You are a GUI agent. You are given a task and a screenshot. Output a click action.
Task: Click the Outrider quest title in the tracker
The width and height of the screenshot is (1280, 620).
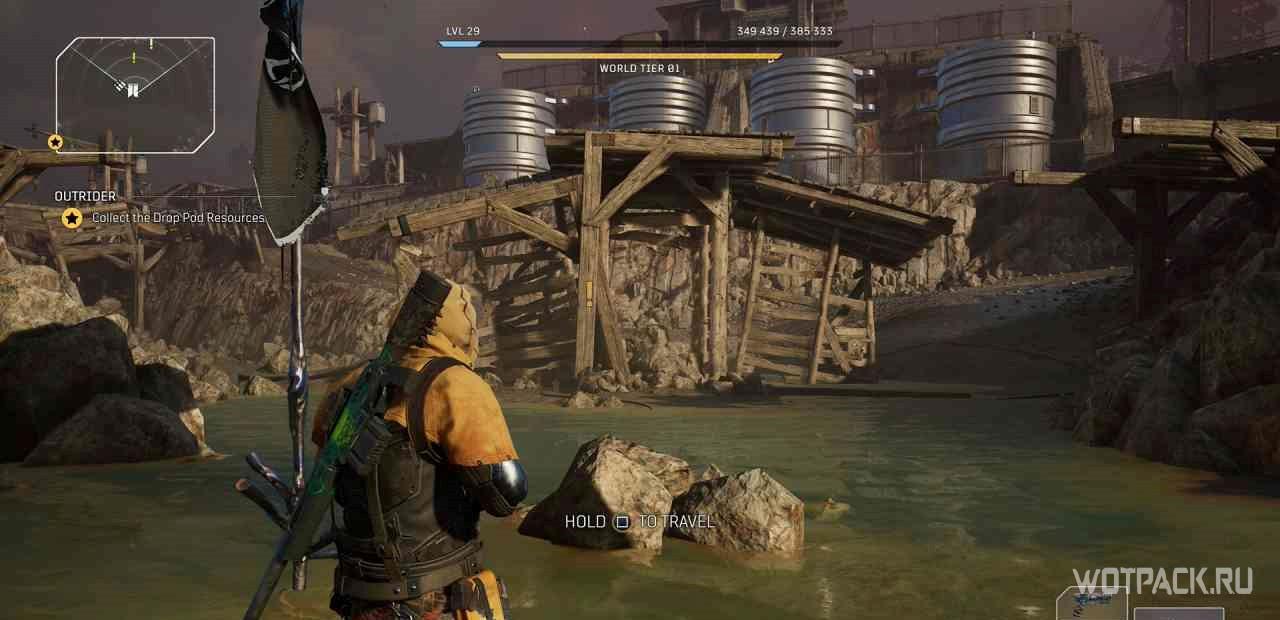coord(85,196)
